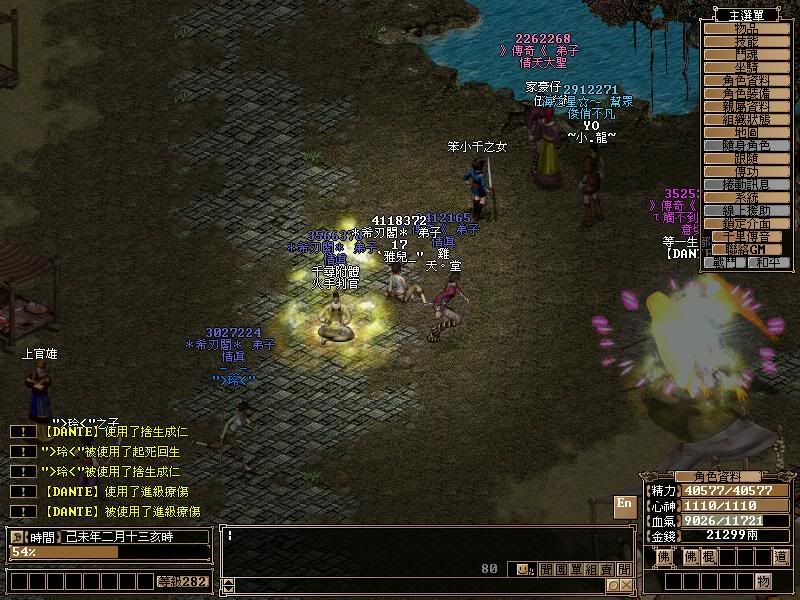Click the 物 item button beside the slots
The width and height of the screenshot is (800, 600).
[763, 581]
